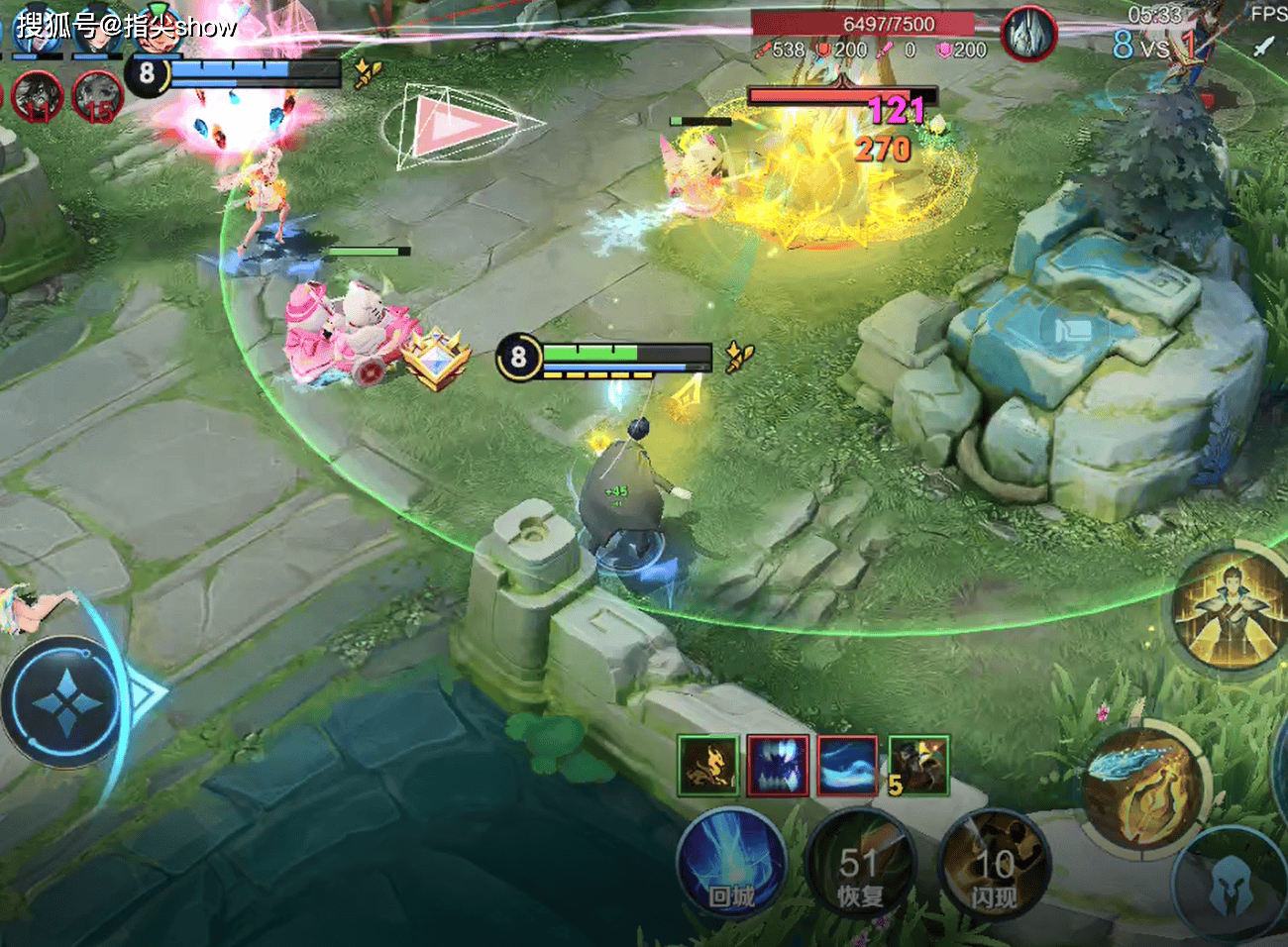This screenshot has height=947, width=1288.
Task: Select the enemy portrait with 15 timer
Action: pos(97,97)
